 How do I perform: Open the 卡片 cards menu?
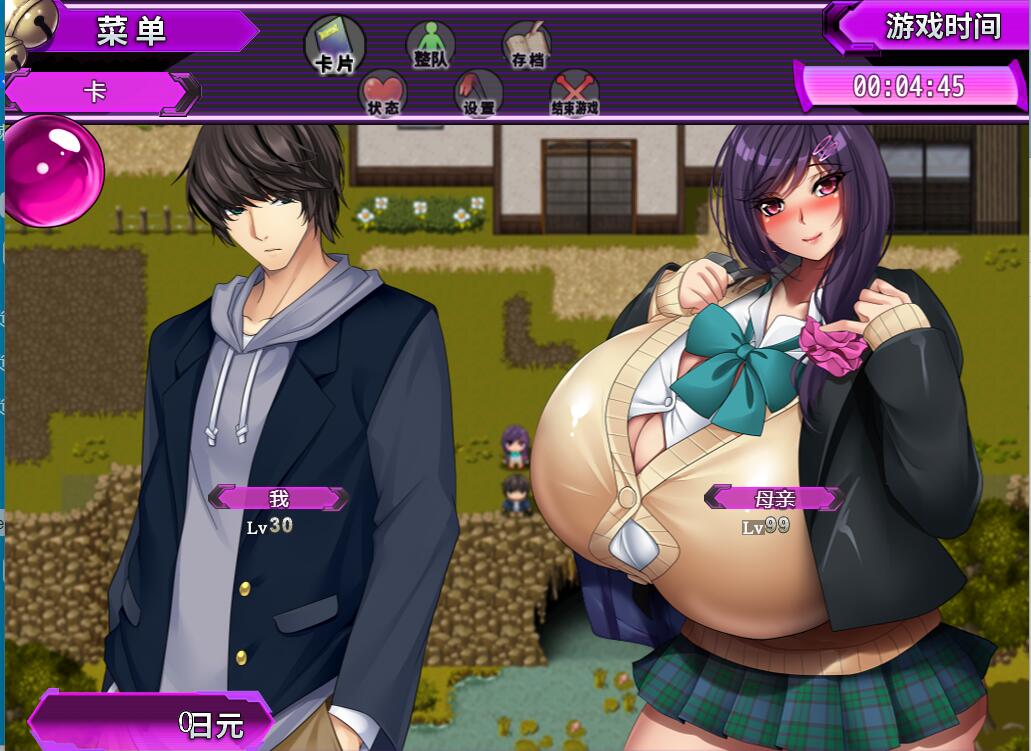tap(334, 46)
